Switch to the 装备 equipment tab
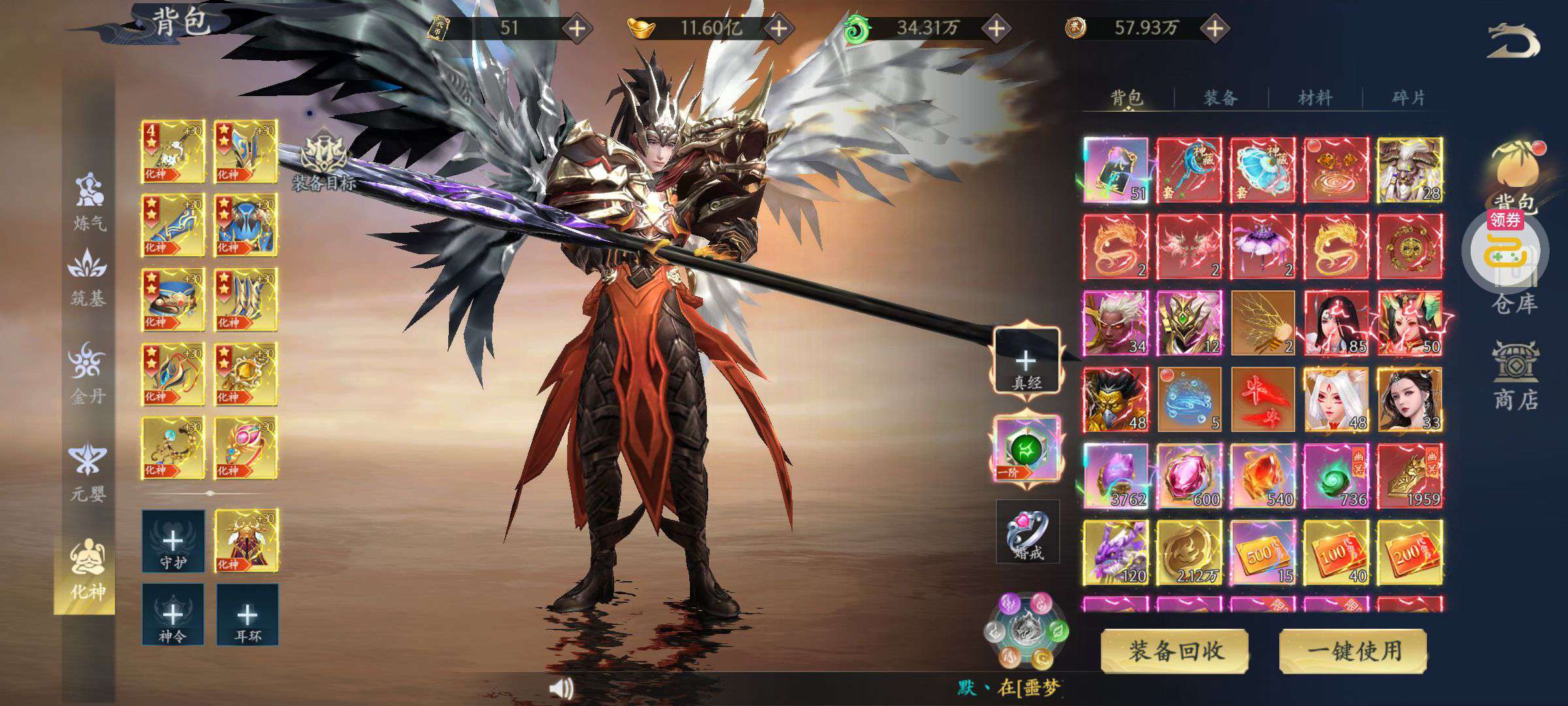This screenshot has height=706, width=1568. click(x=1220, y=98)
